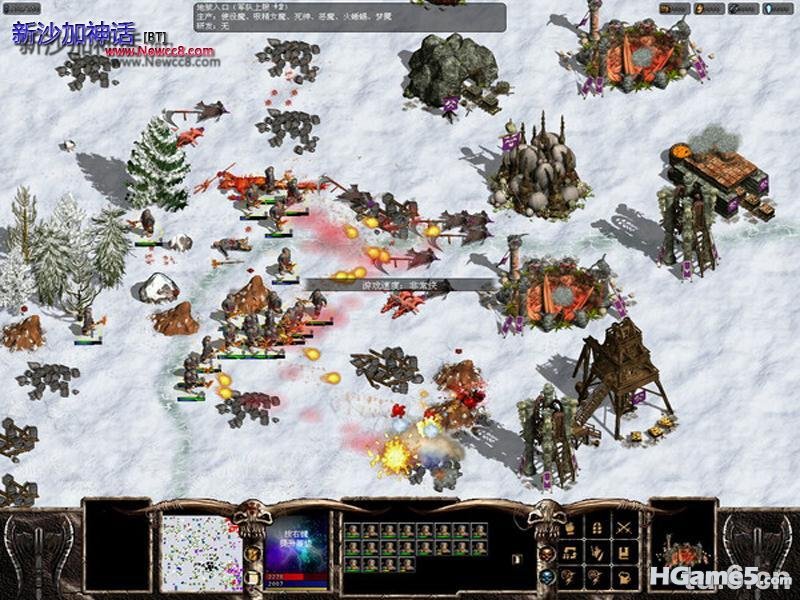Activate the crossed swords attack command

pos(625,527)
